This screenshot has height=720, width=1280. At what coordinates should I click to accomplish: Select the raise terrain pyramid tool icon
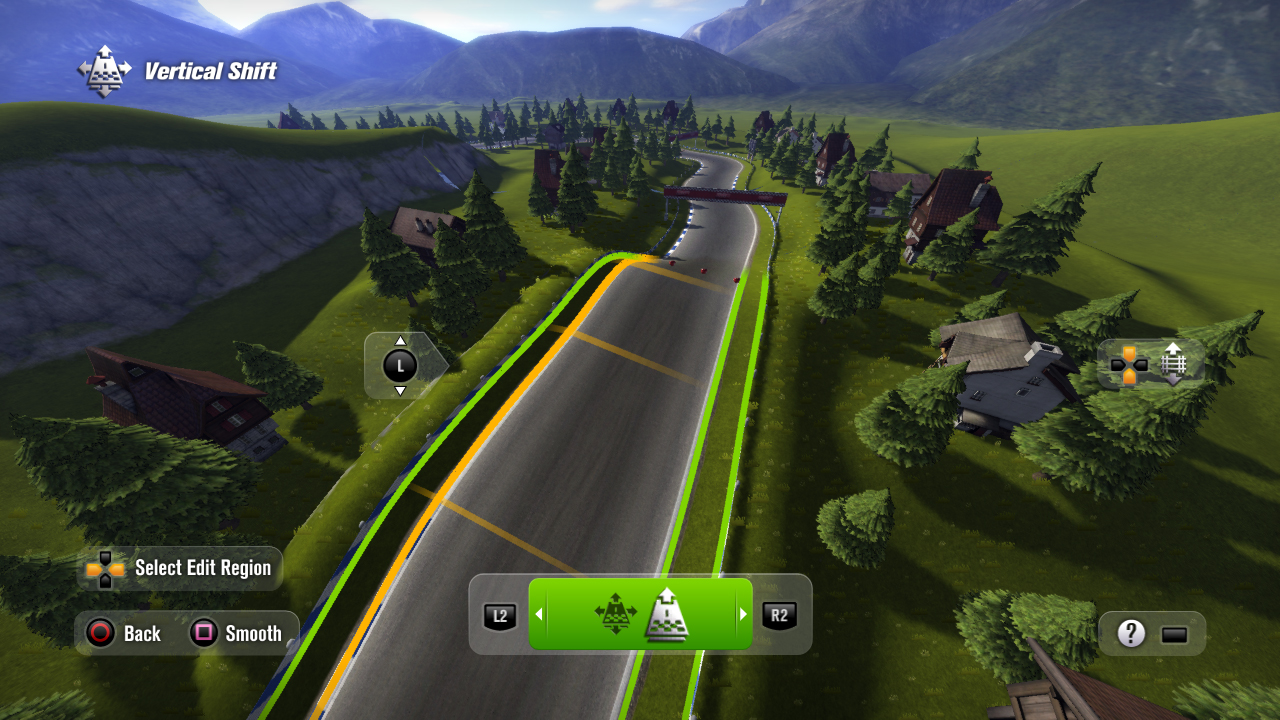tap(668, 615)
